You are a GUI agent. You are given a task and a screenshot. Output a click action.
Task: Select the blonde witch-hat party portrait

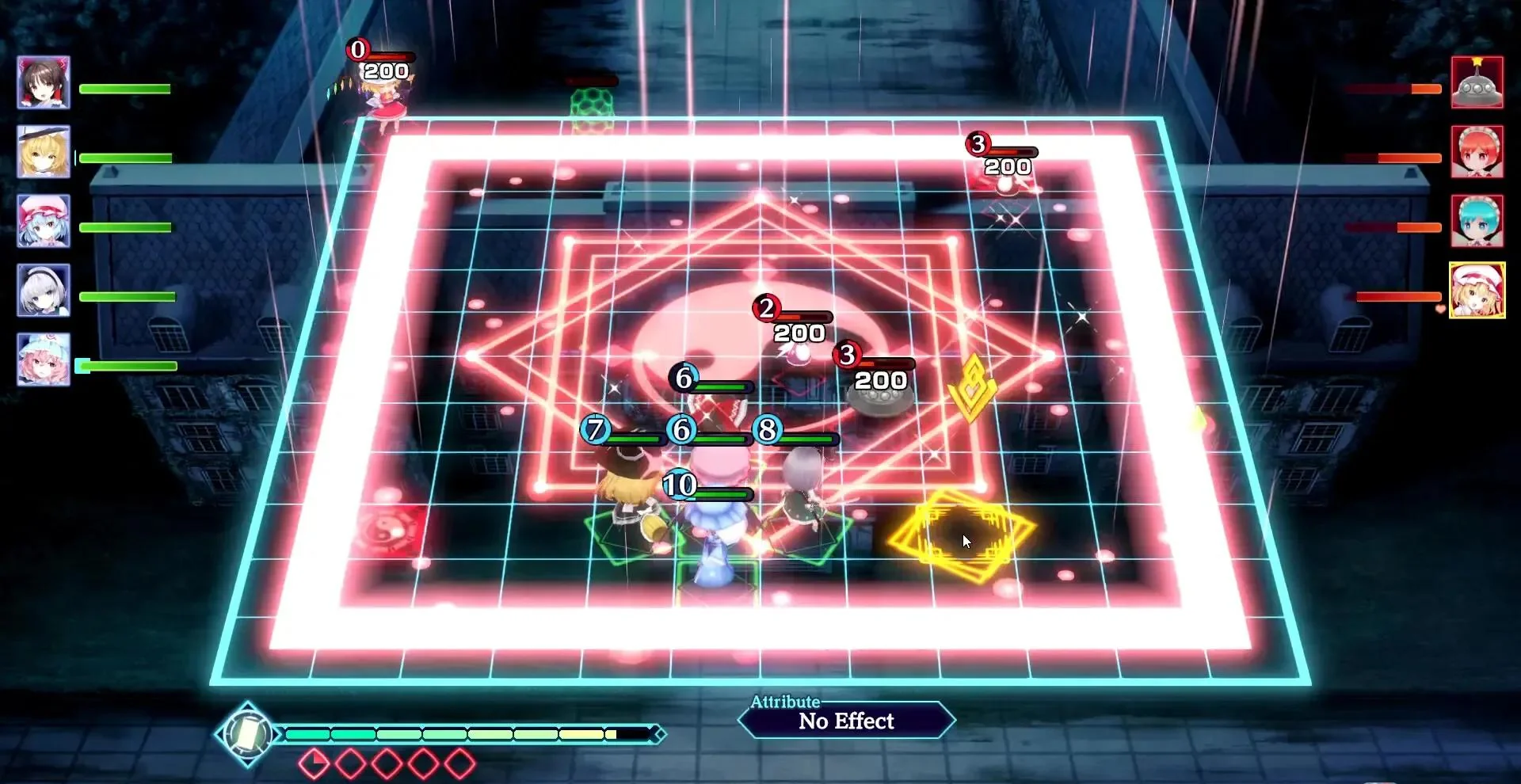(44, 151)
